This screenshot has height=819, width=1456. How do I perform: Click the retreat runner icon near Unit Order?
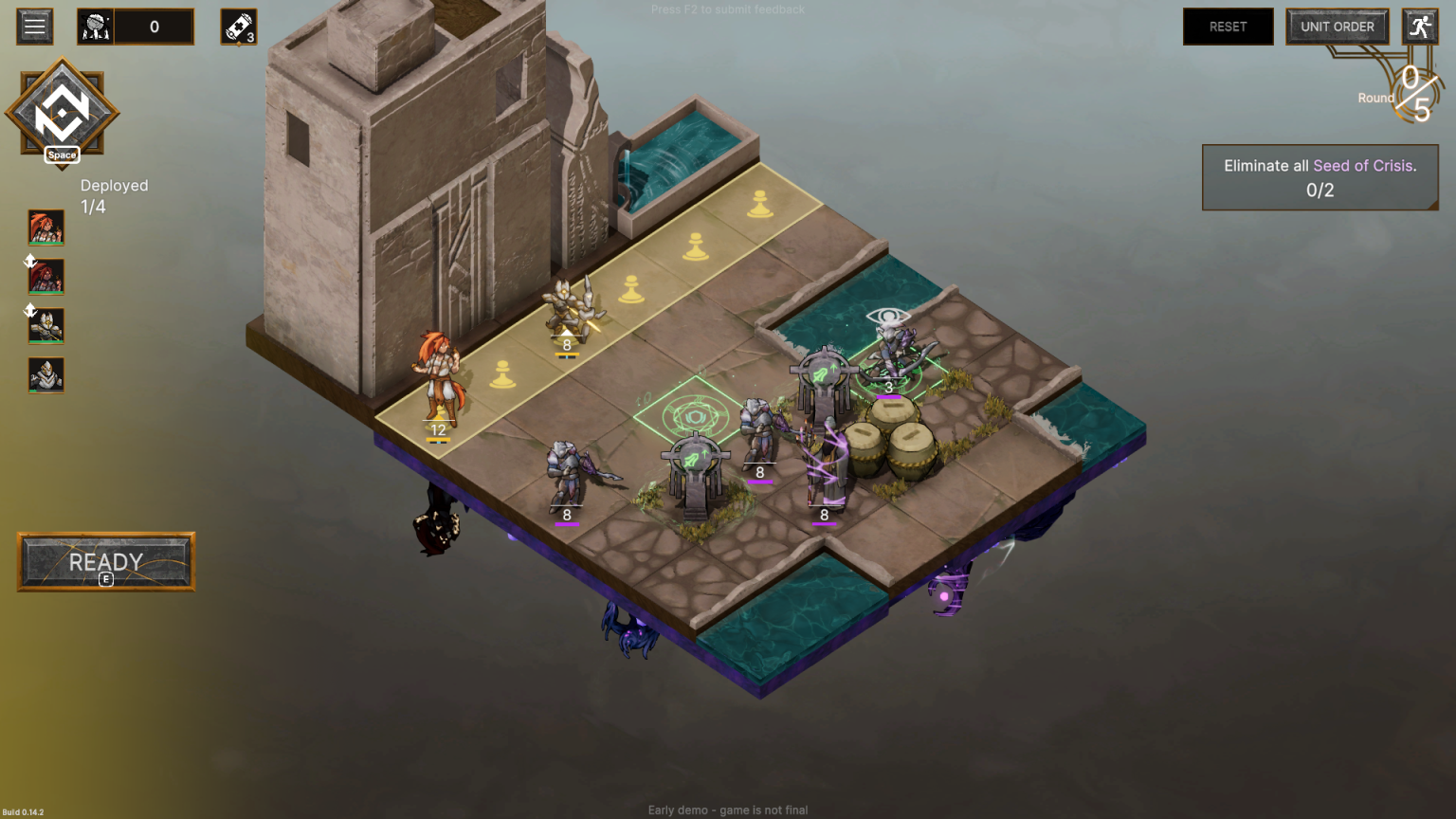pos(1419,26)
